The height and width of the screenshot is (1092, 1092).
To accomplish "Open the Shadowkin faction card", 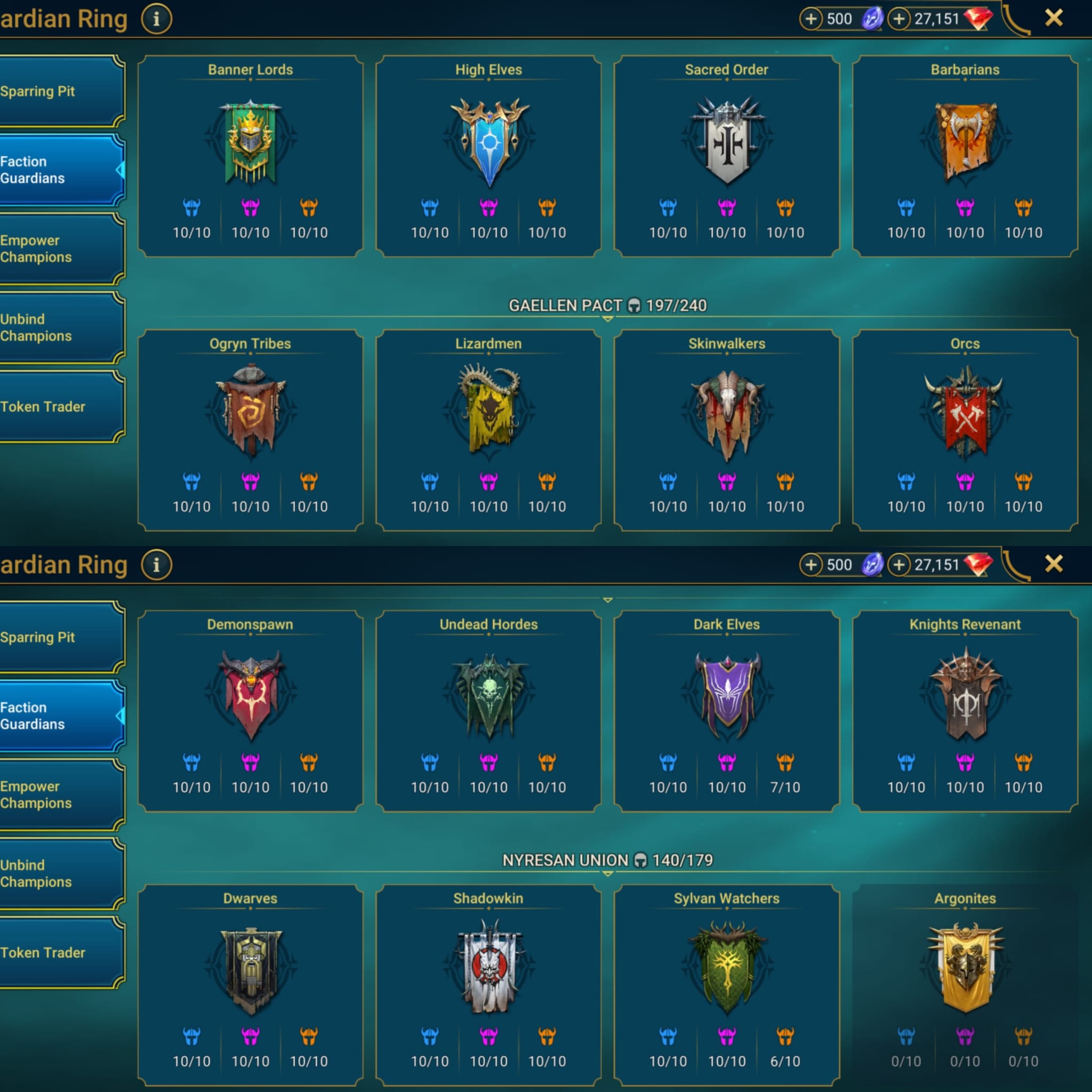I will (488, 985).
